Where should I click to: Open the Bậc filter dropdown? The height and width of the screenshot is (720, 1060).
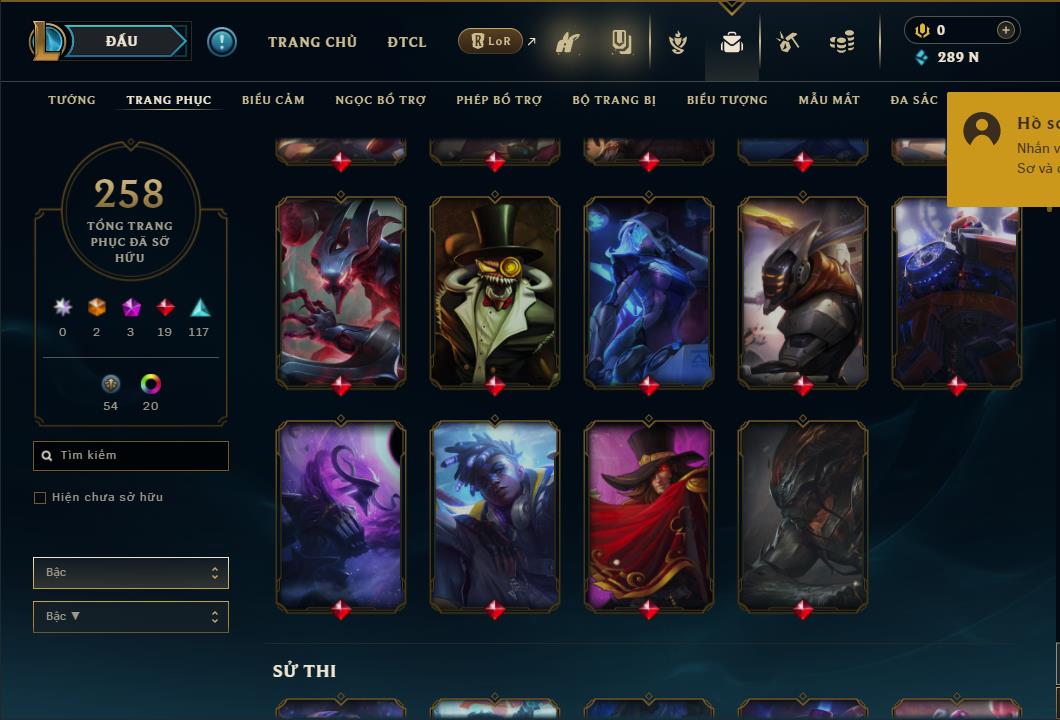click(131, 573)
